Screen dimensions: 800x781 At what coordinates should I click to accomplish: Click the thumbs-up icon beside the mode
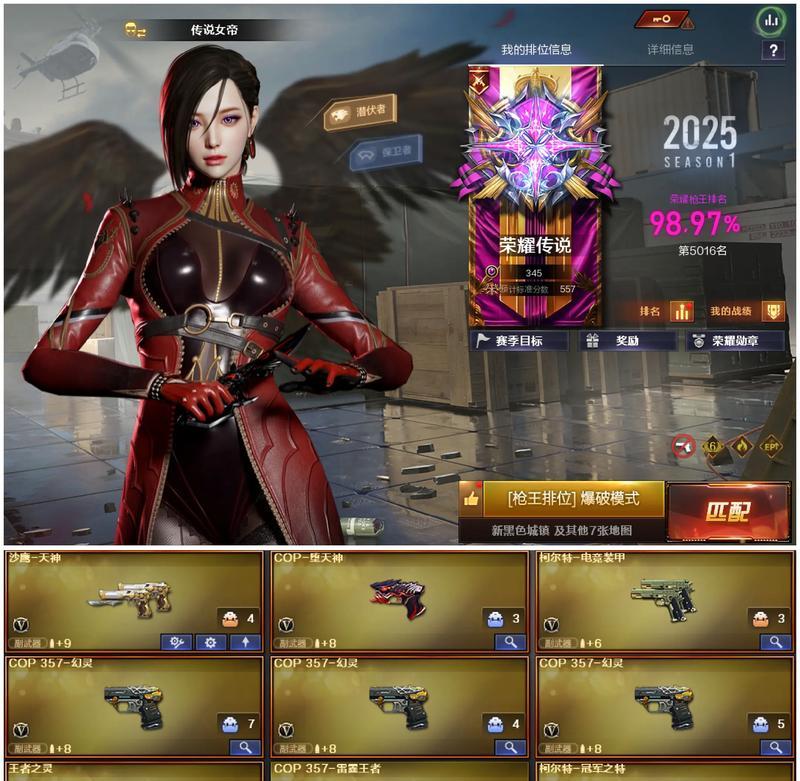472,498
